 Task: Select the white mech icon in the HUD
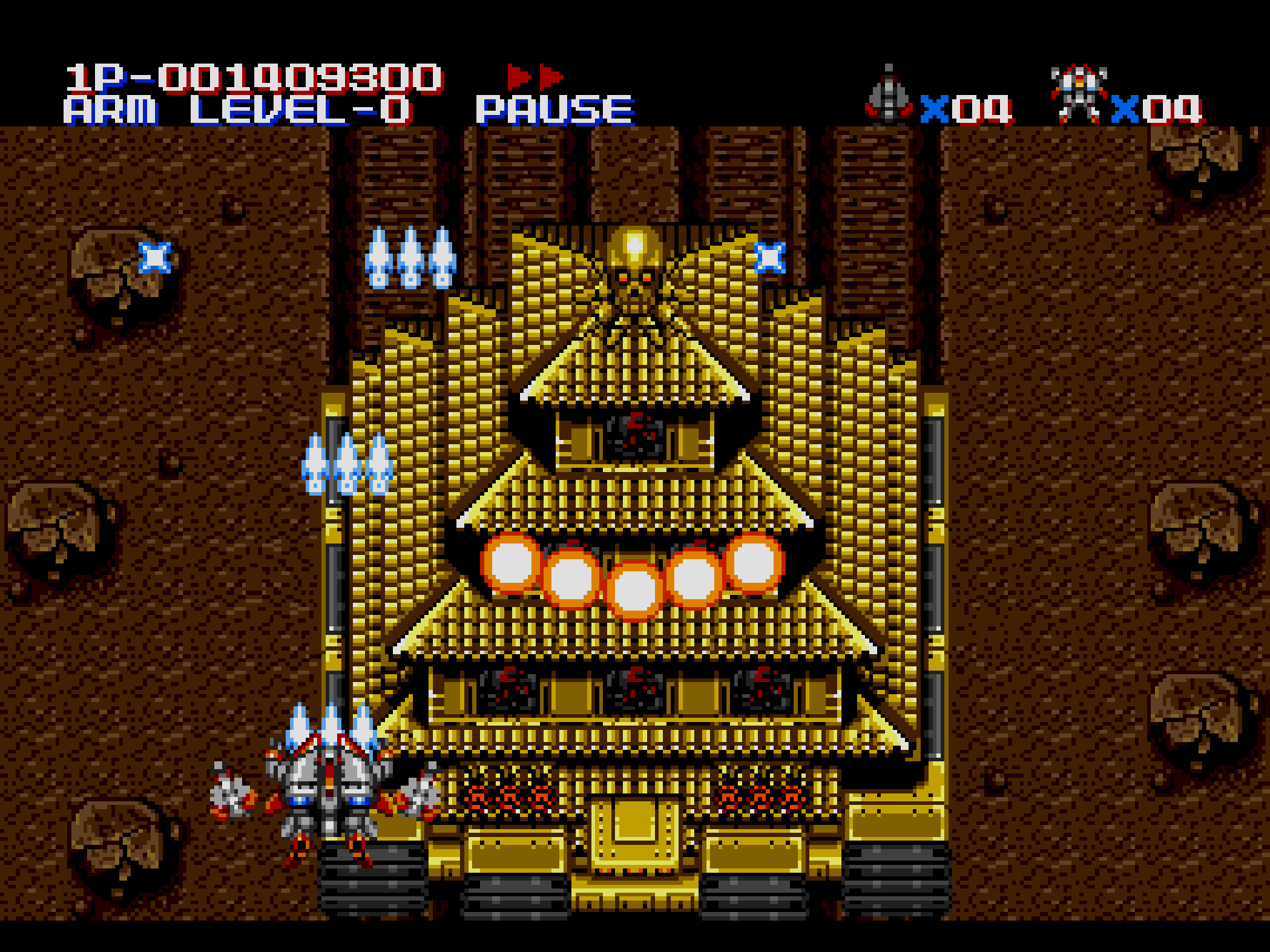[x=1078, y=94]
